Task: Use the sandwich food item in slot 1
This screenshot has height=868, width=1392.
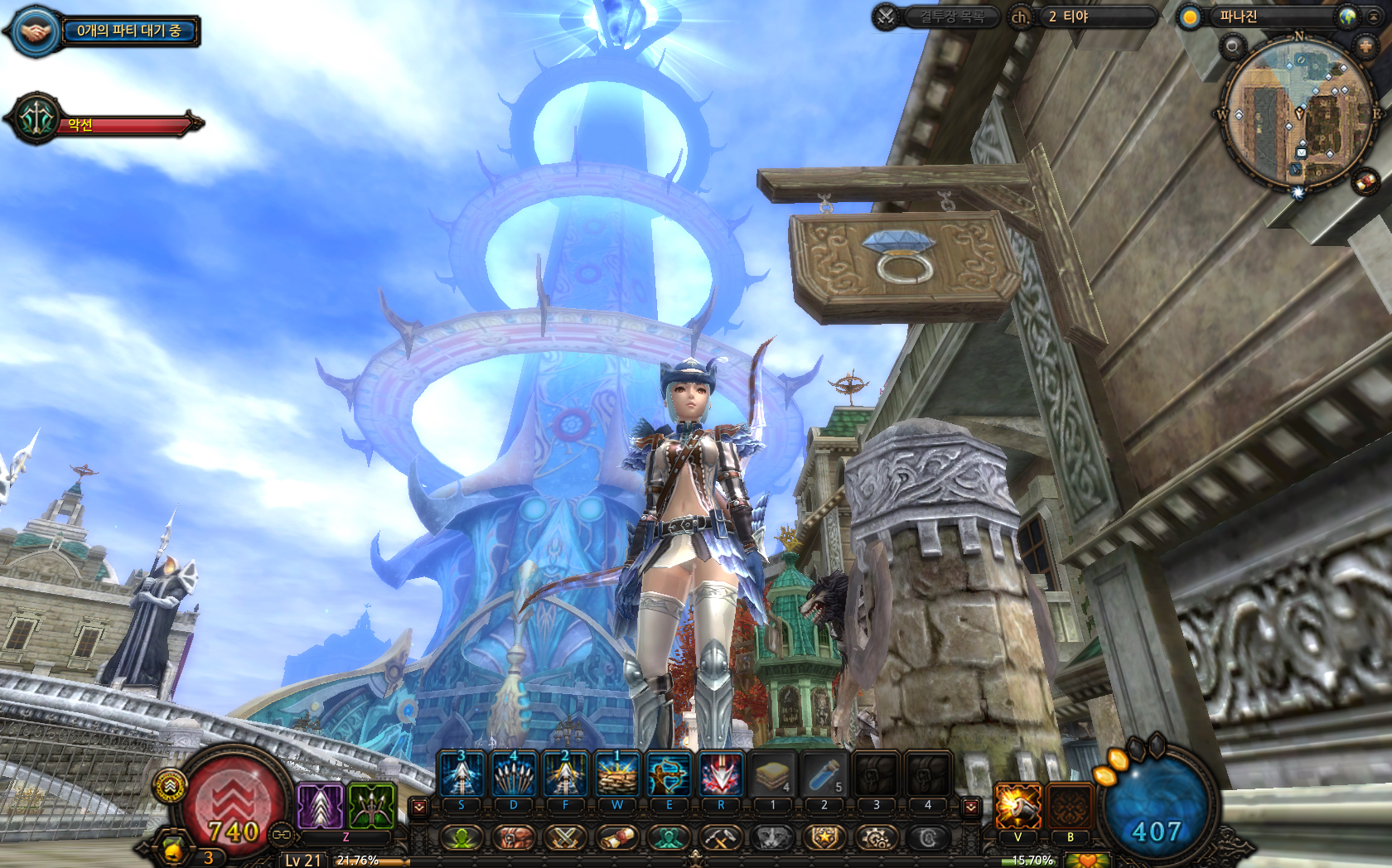Action: tap(773, 775)
